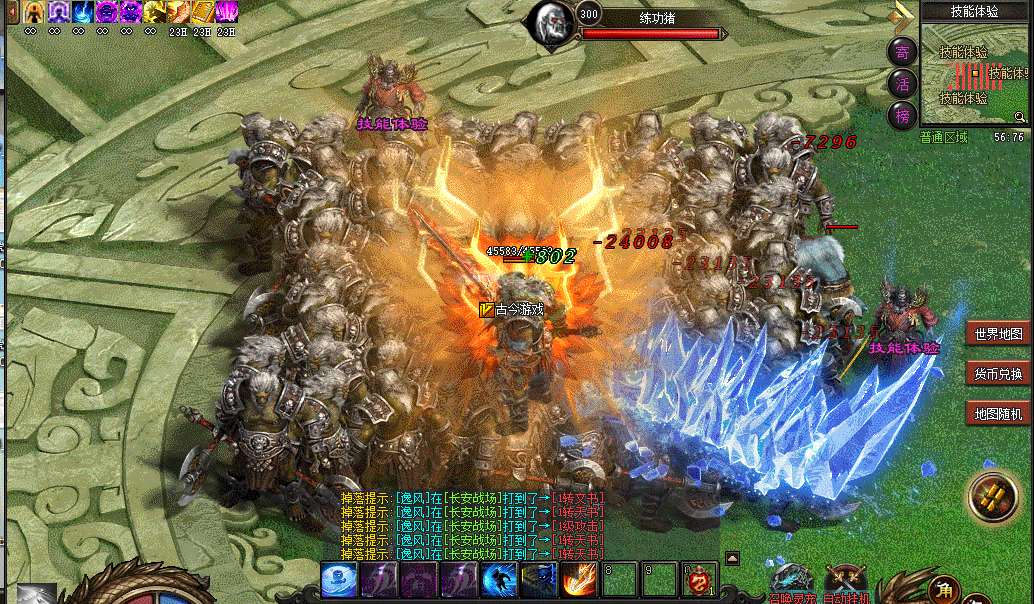Open the 货币兑换 currency exchange
The height and width of the screenshot is (604, 1034).
998,374
